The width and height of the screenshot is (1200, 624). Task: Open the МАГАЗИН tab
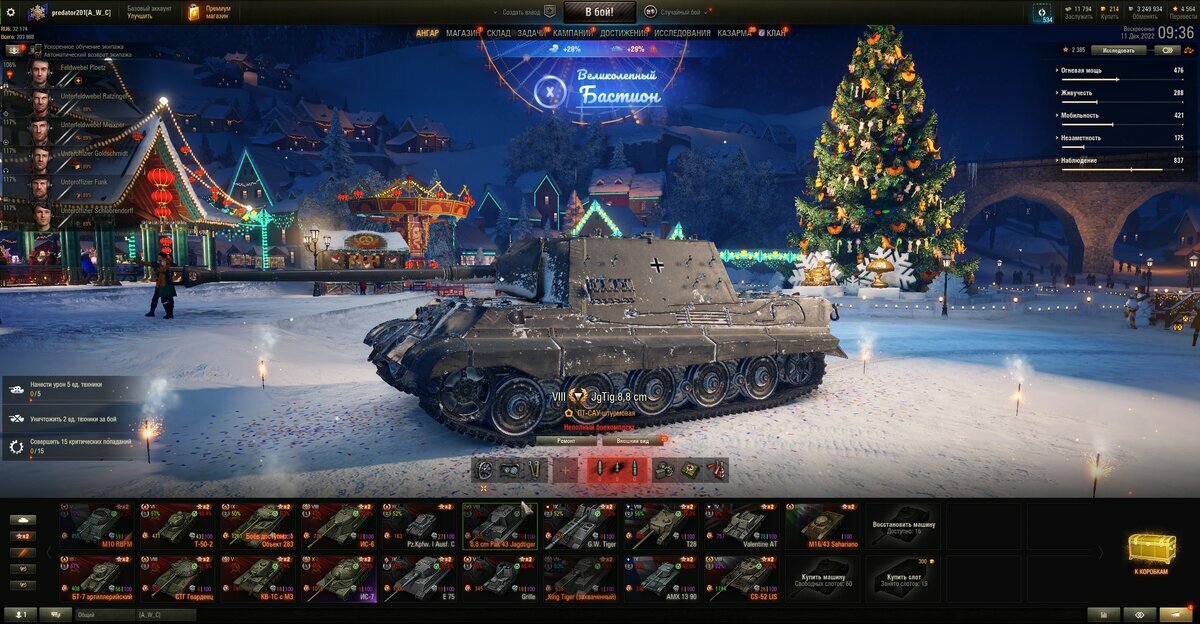coord(462,33)
